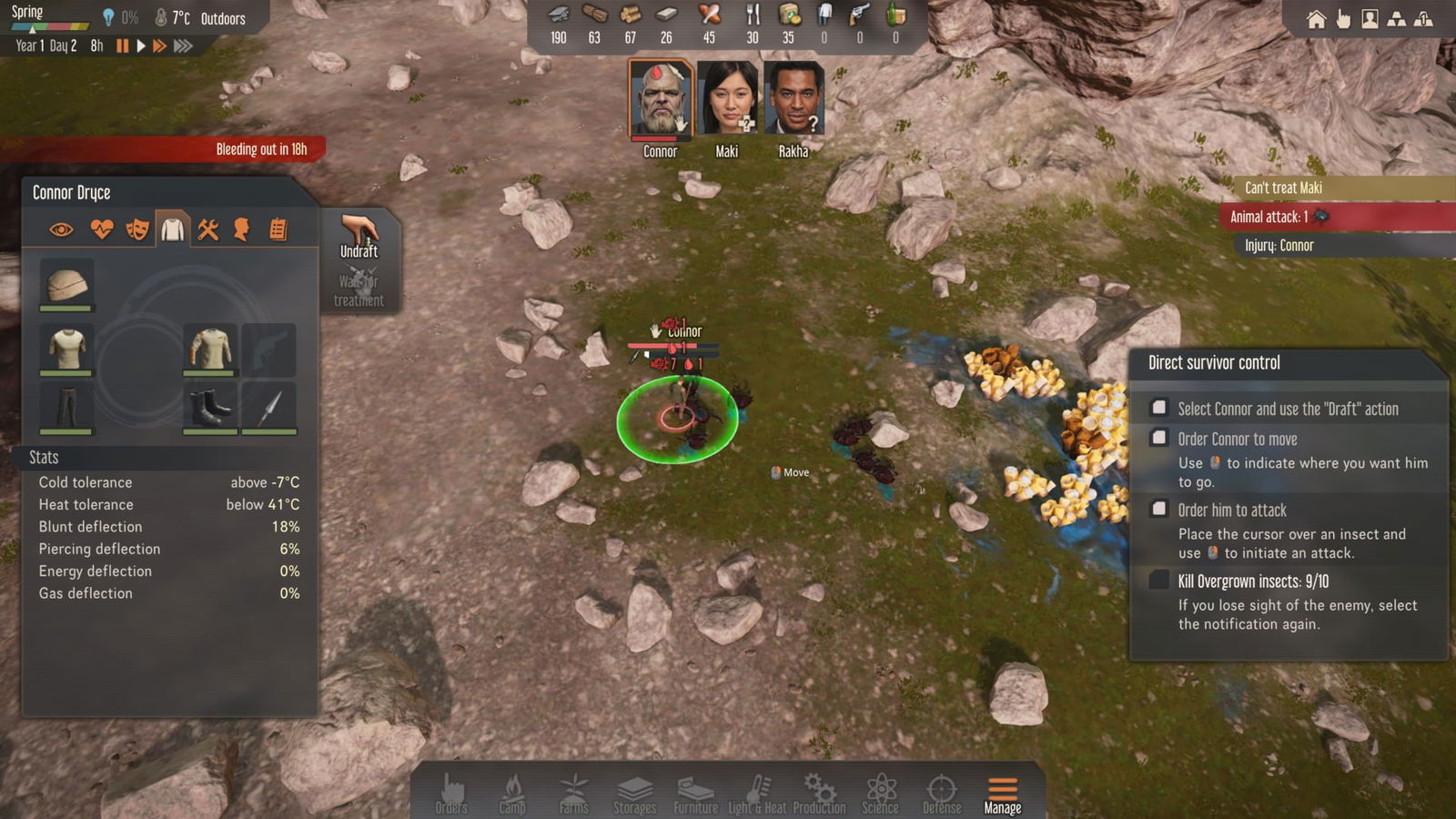Select Maki's portrait at the top
The width and height of the screenshot is (1456, 819).
725,96
